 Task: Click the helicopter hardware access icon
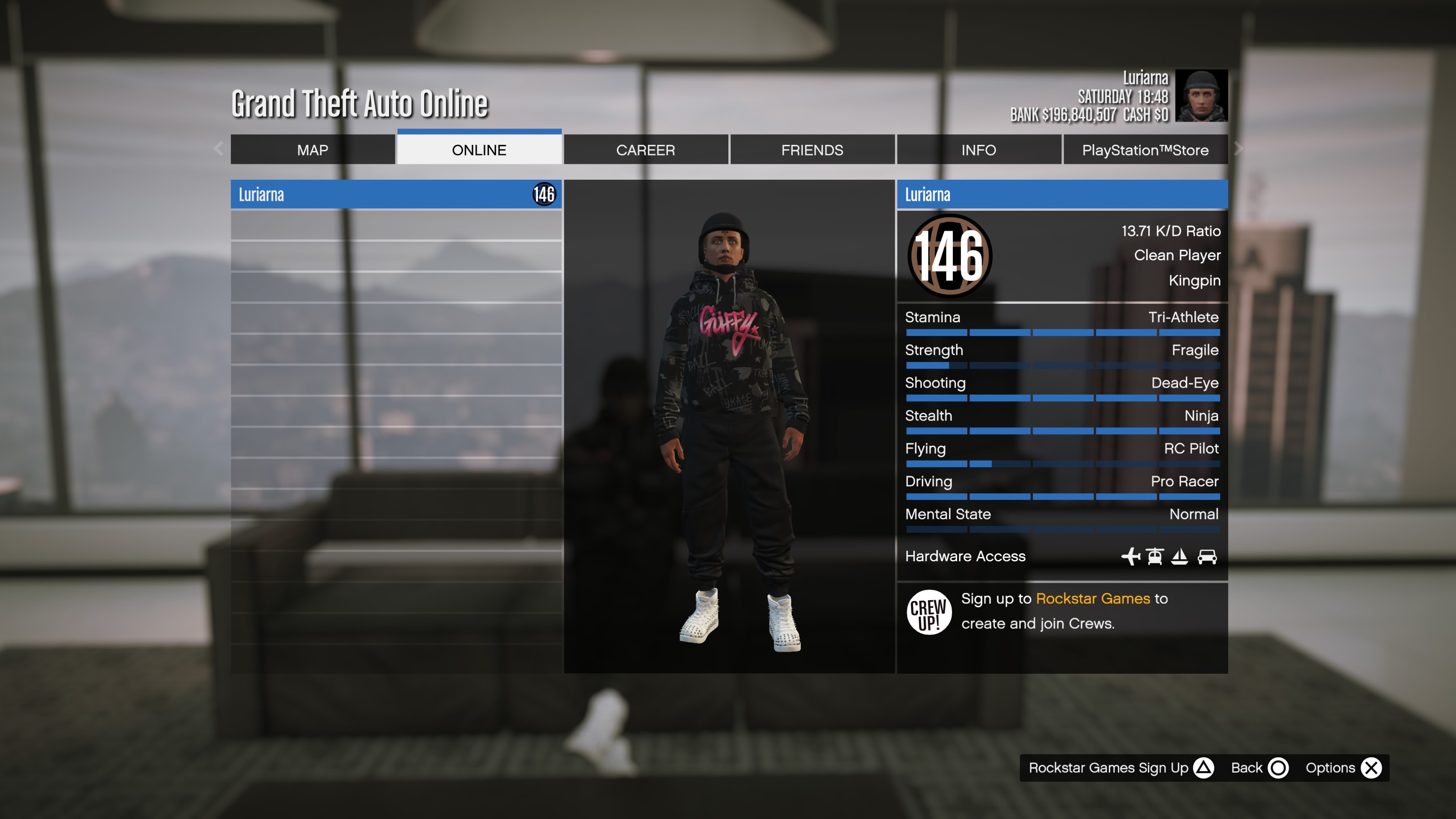click(1155, 556)
